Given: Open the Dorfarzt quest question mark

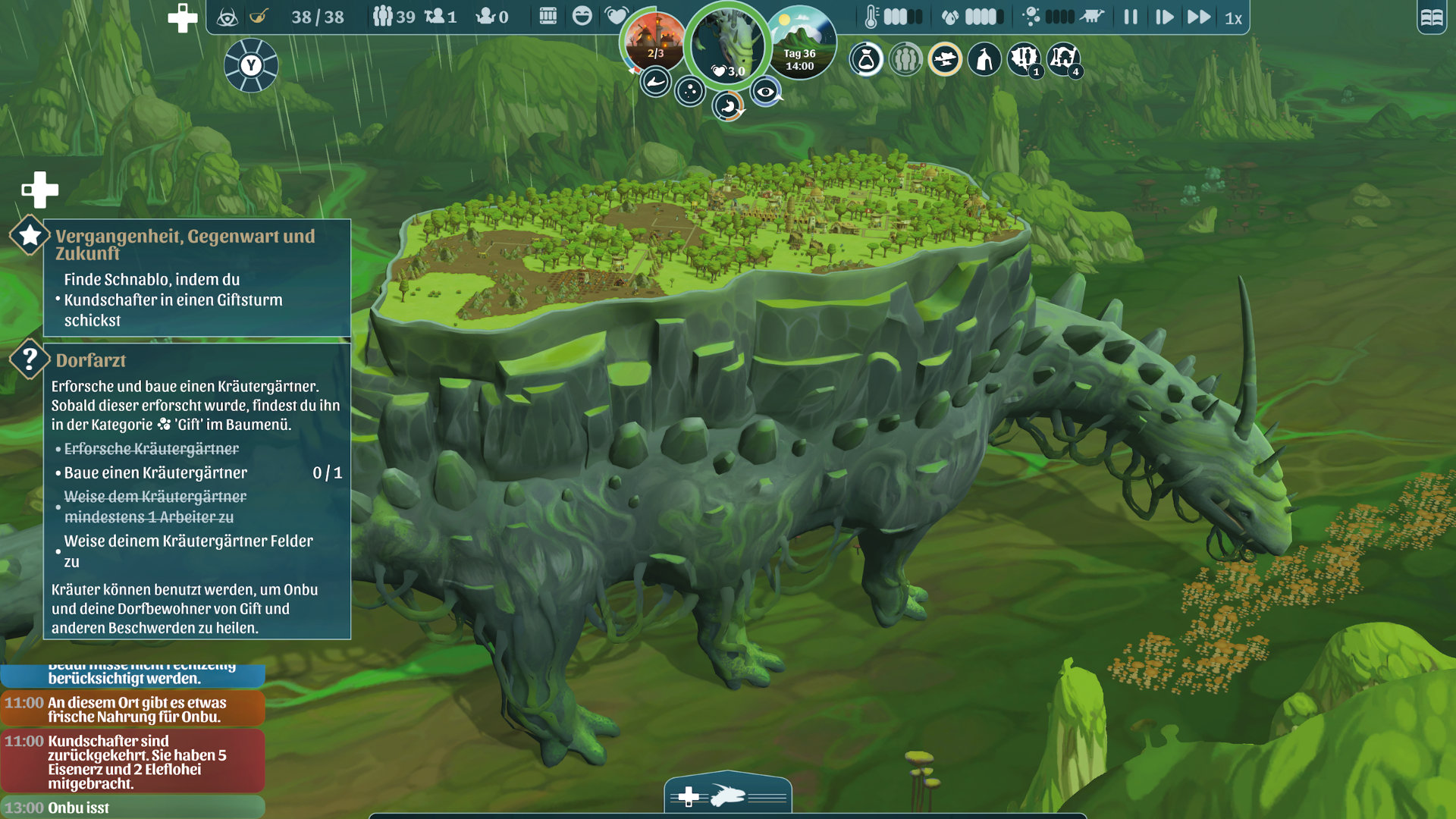Looking at the screenshot, I should 30,358.
